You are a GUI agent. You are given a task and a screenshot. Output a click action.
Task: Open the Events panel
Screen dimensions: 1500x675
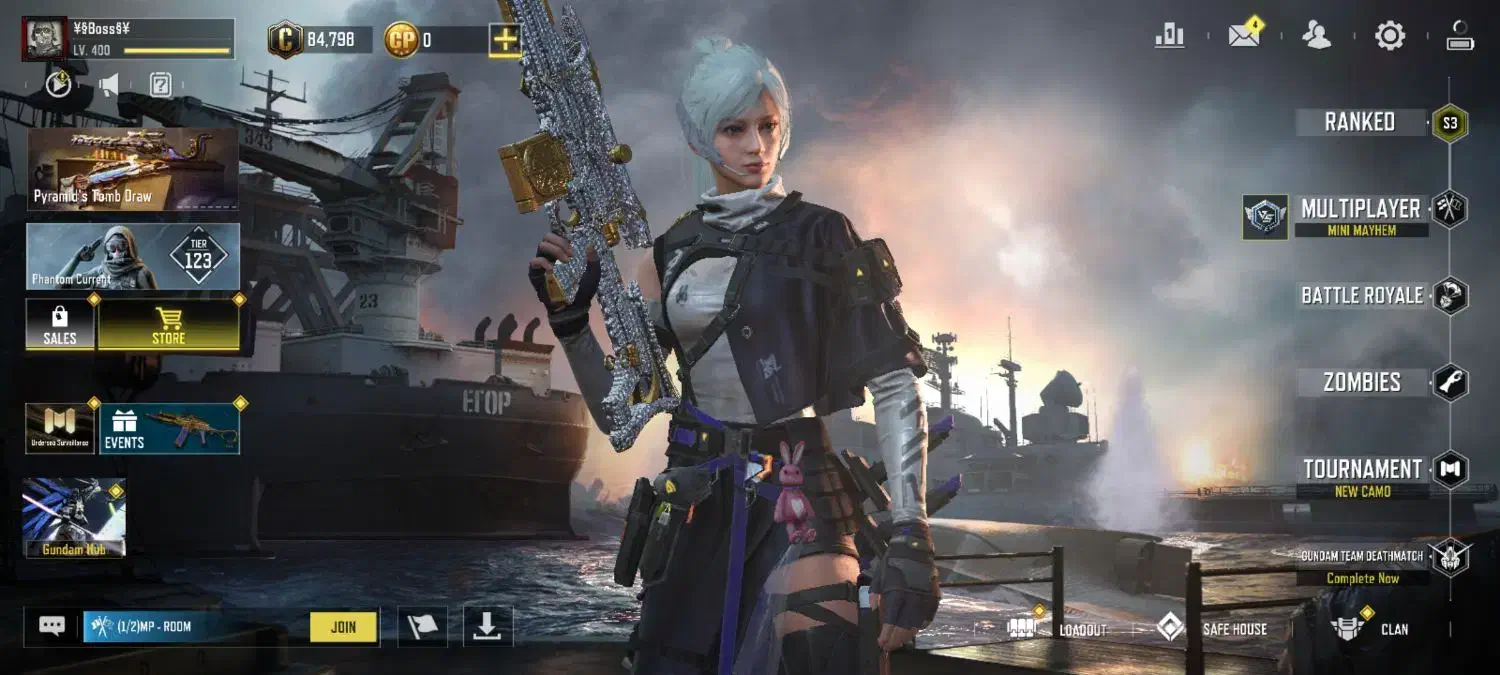(169, 429)
